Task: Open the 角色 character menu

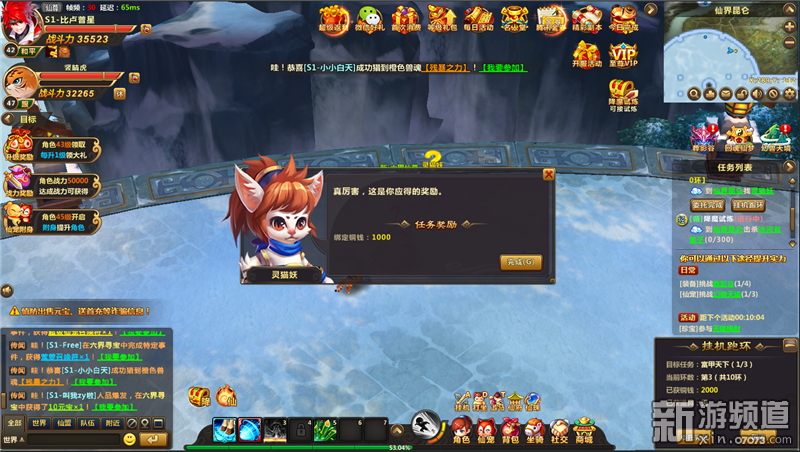Action: click(x=460, y=430)
